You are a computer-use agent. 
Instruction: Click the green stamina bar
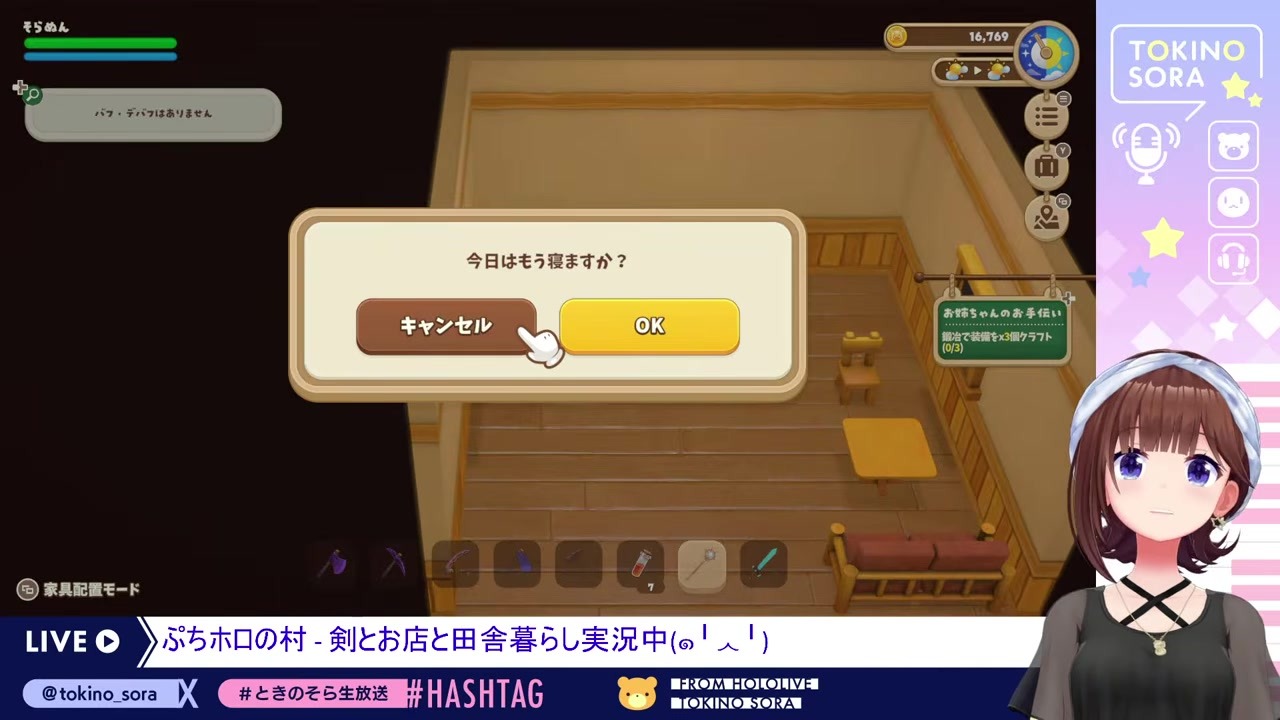[x=100, y=45]
